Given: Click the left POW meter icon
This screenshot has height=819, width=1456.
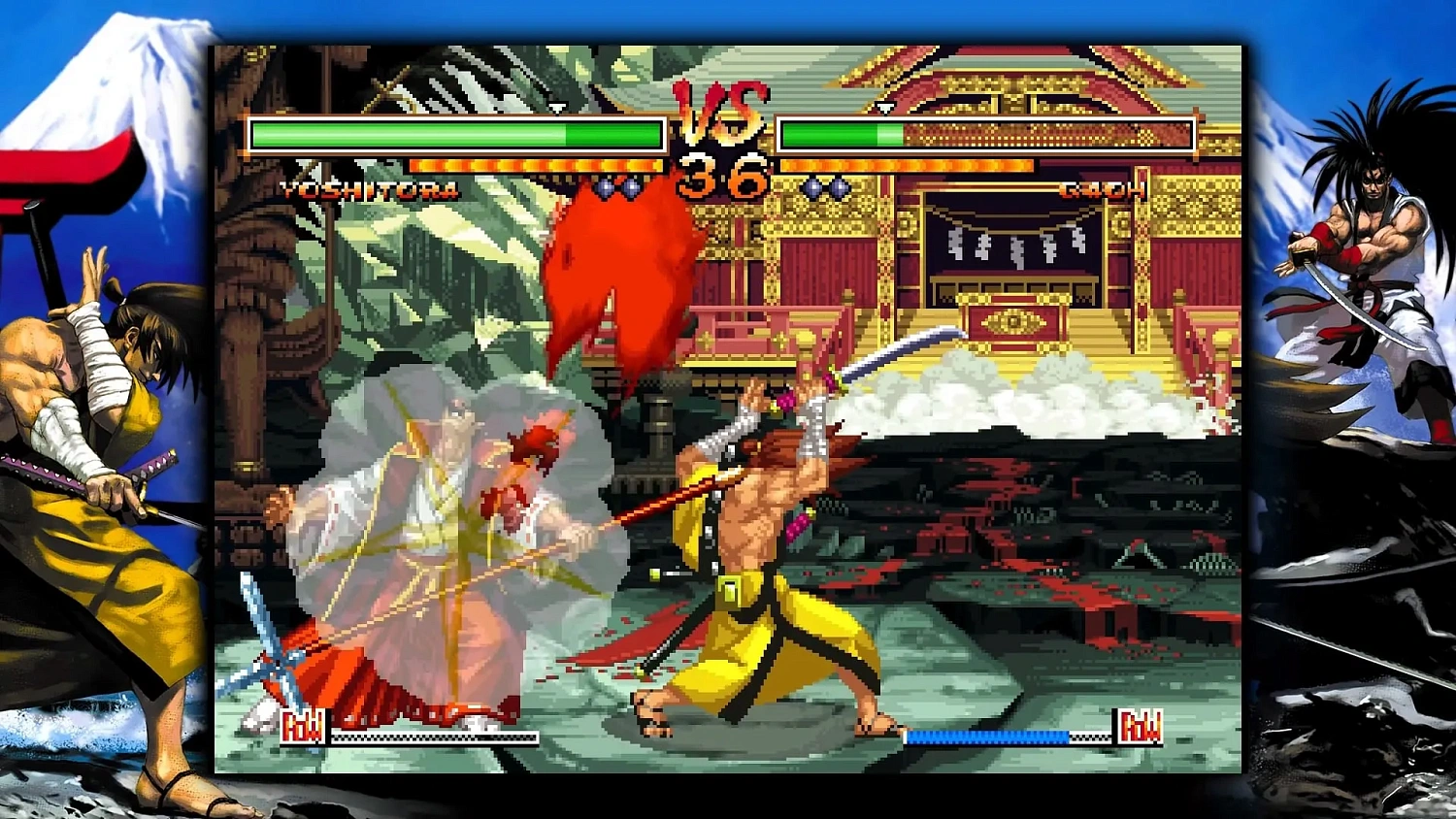Looking at the screenshot, I should (x=304, y=726).
